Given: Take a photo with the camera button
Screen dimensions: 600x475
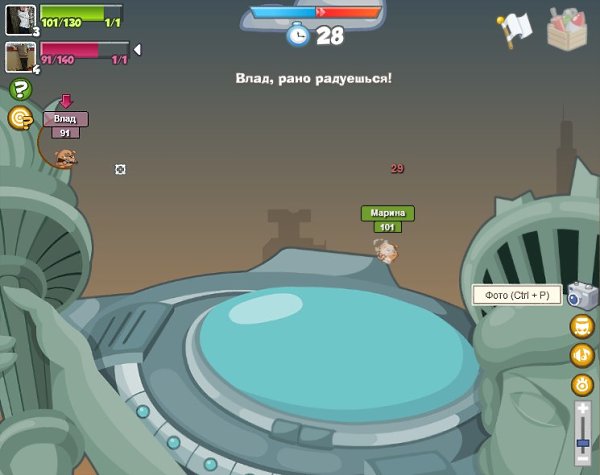Looking at the screenshot, I should tap(582, 294).
